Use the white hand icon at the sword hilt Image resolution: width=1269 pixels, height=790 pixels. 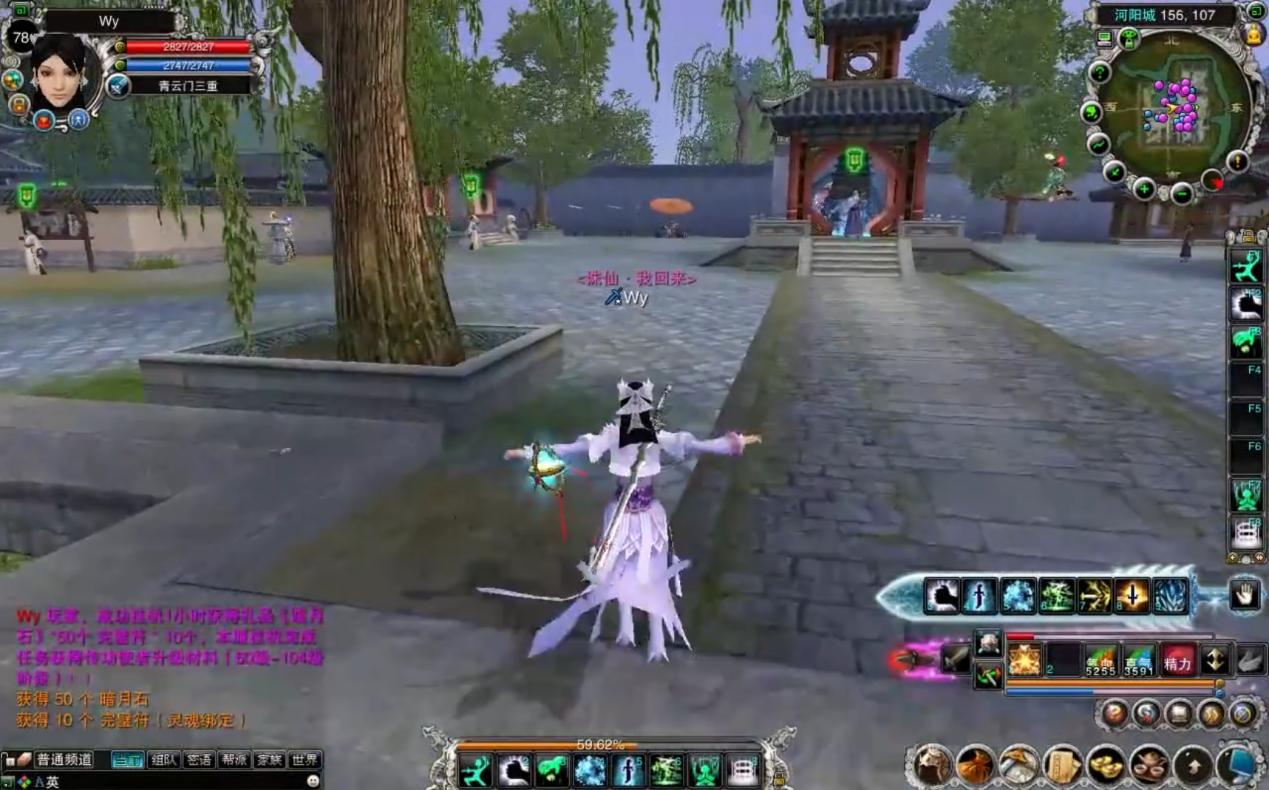pyautogui.click(x=1244, y=595)
